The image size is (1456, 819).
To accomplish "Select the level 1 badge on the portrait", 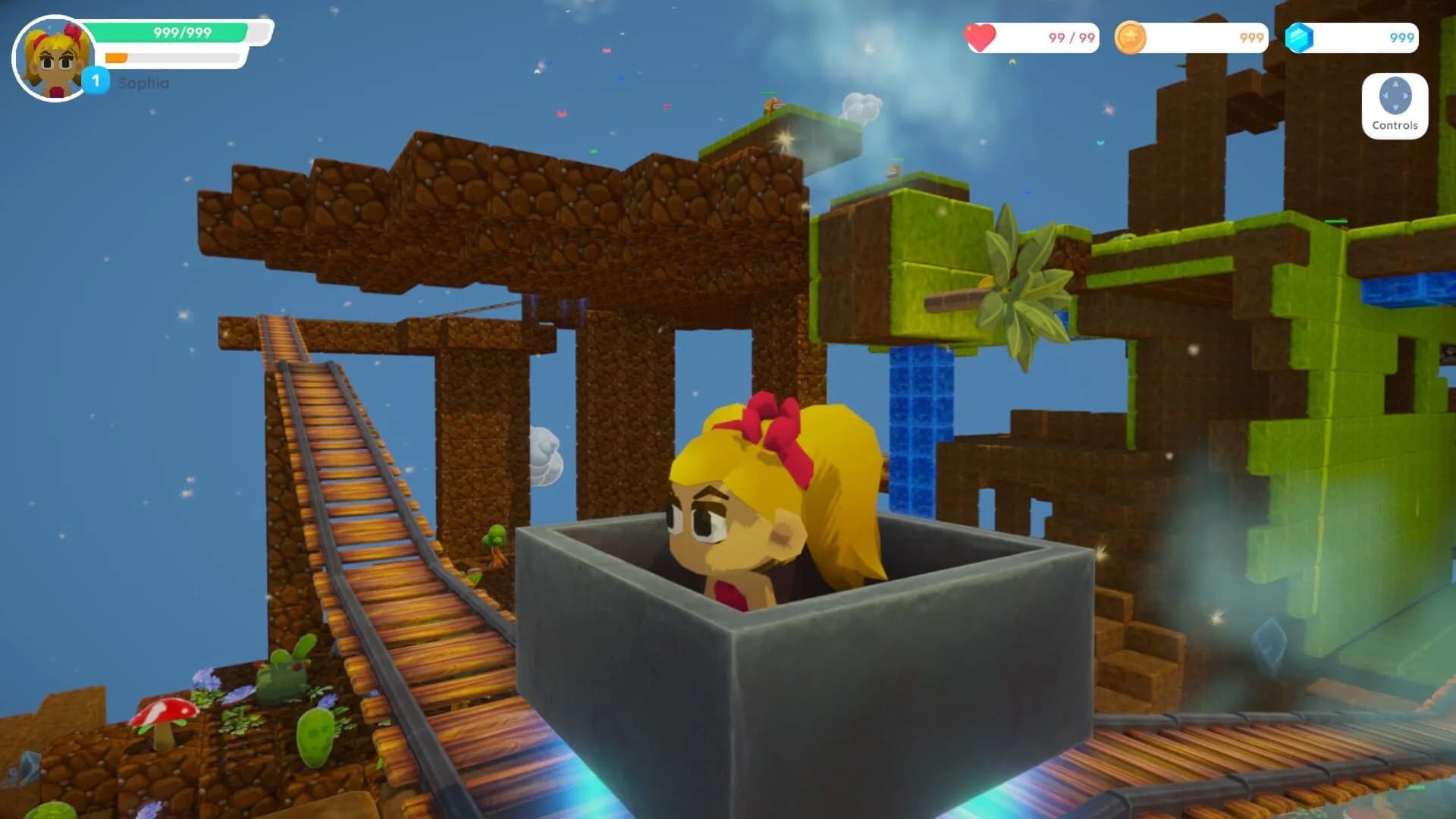I will tap(96, 77).
